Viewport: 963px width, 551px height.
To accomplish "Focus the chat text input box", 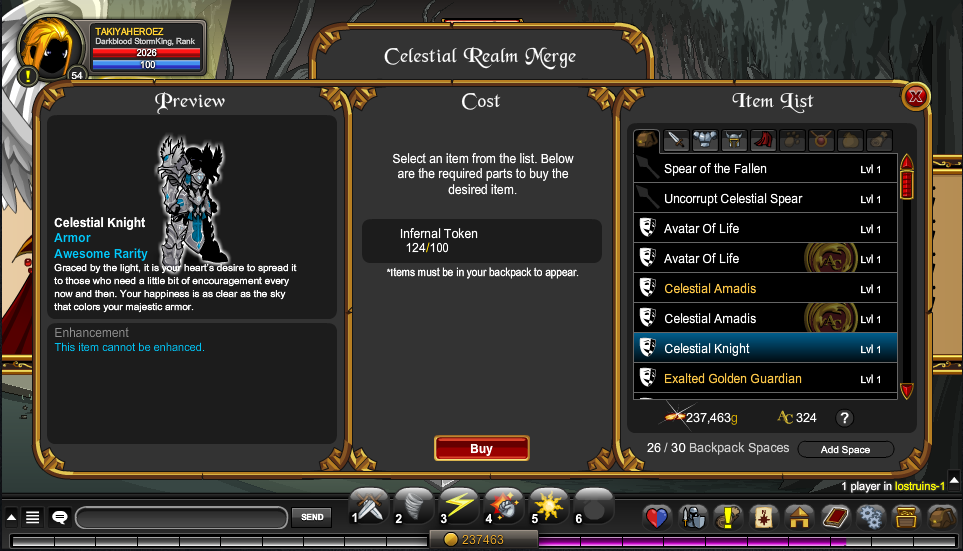I will click(182, 517).
